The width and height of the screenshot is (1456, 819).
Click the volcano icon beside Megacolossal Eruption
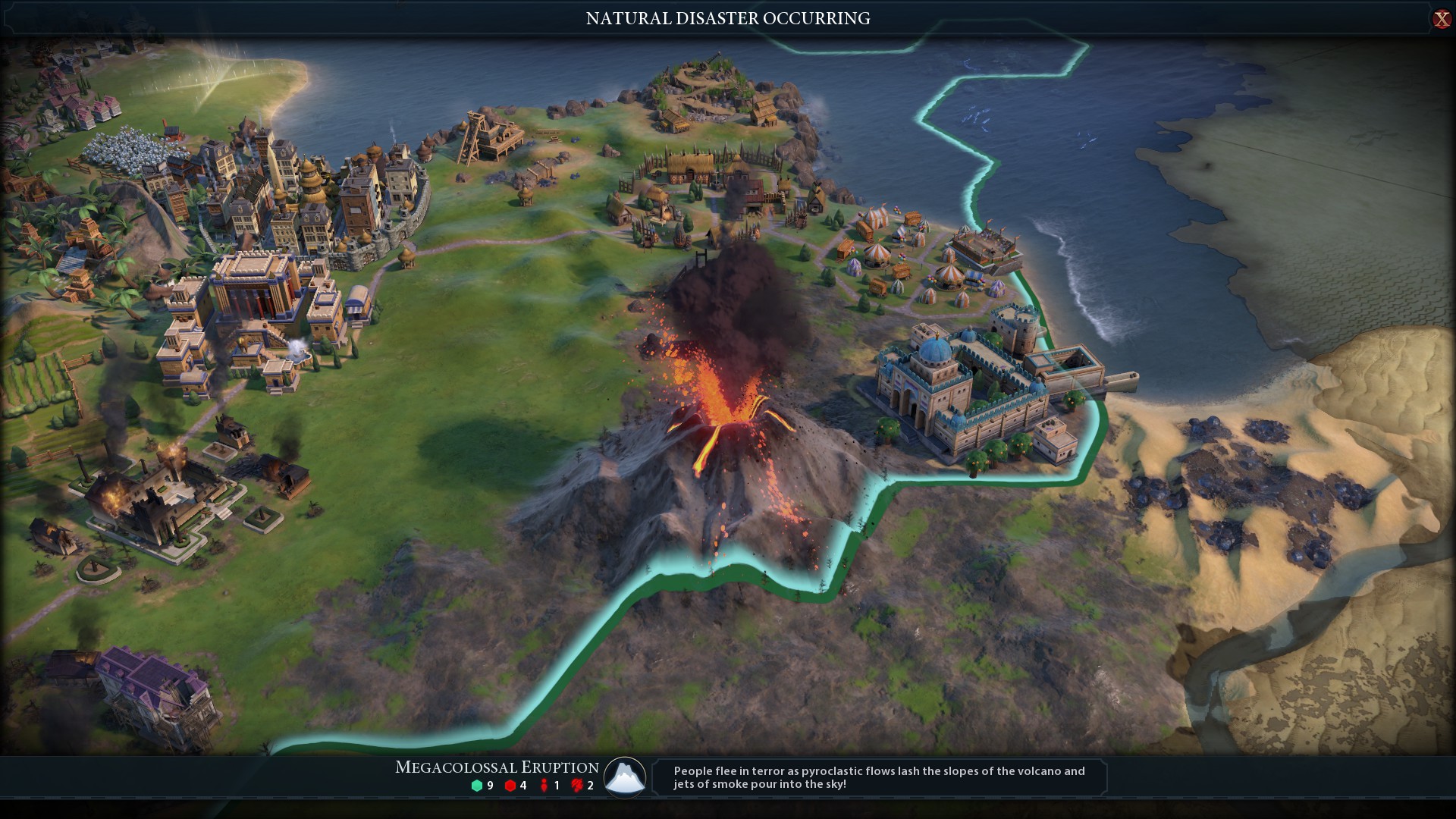(x=625, y=777)
